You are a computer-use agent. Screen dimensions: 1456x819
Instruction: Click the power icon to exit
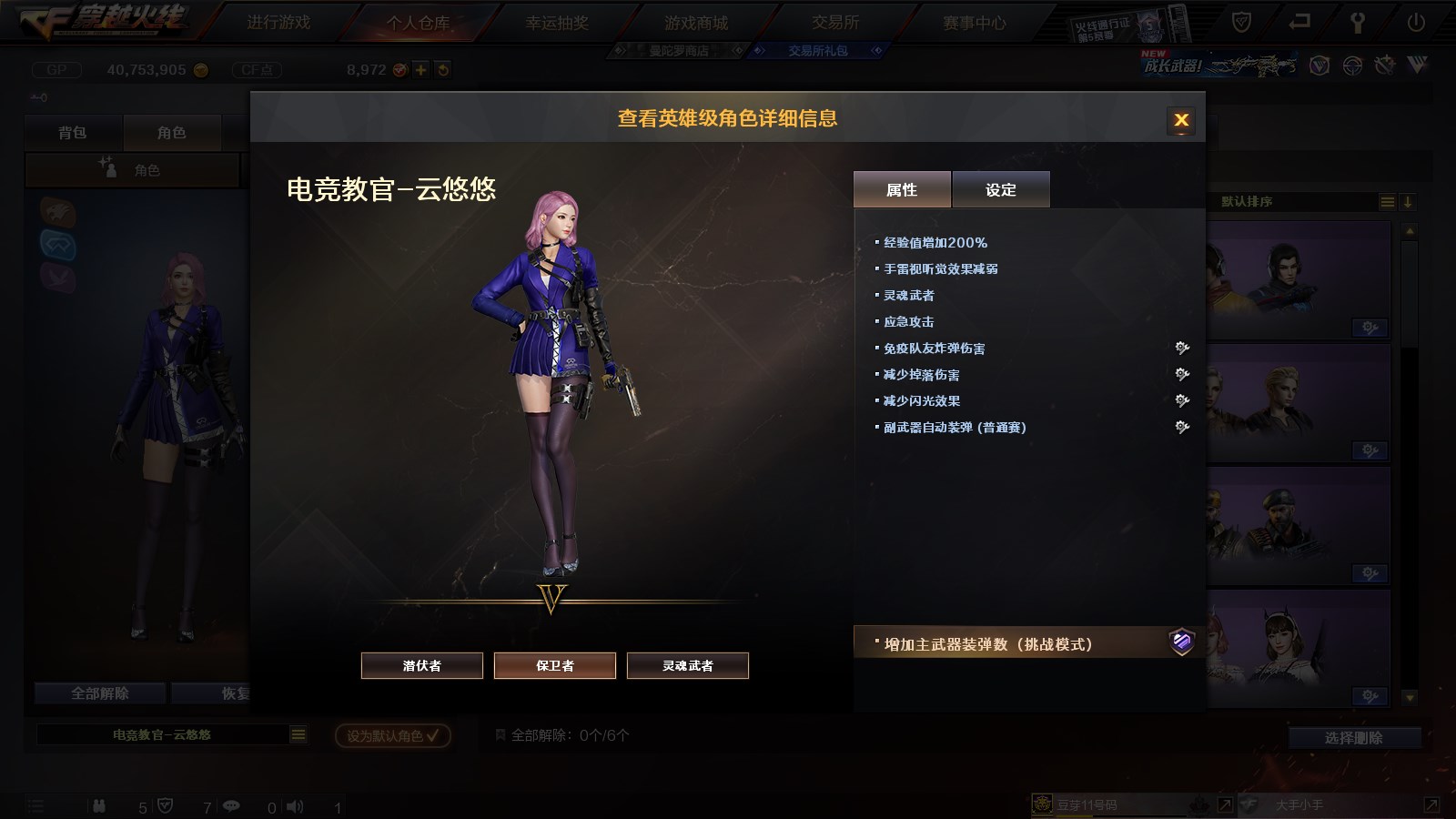(x=1416, y=23)
